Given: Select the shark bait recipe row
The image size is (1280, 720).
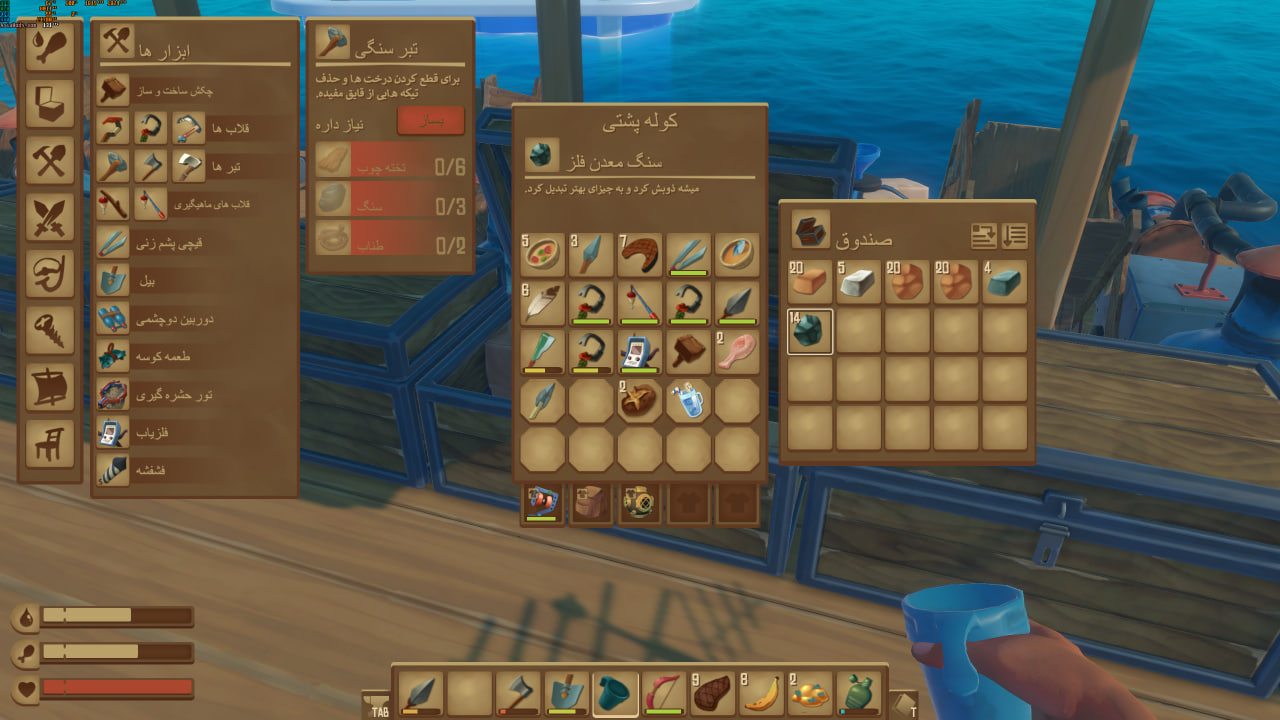Looking at the screenshot, I should click(196, 356).
